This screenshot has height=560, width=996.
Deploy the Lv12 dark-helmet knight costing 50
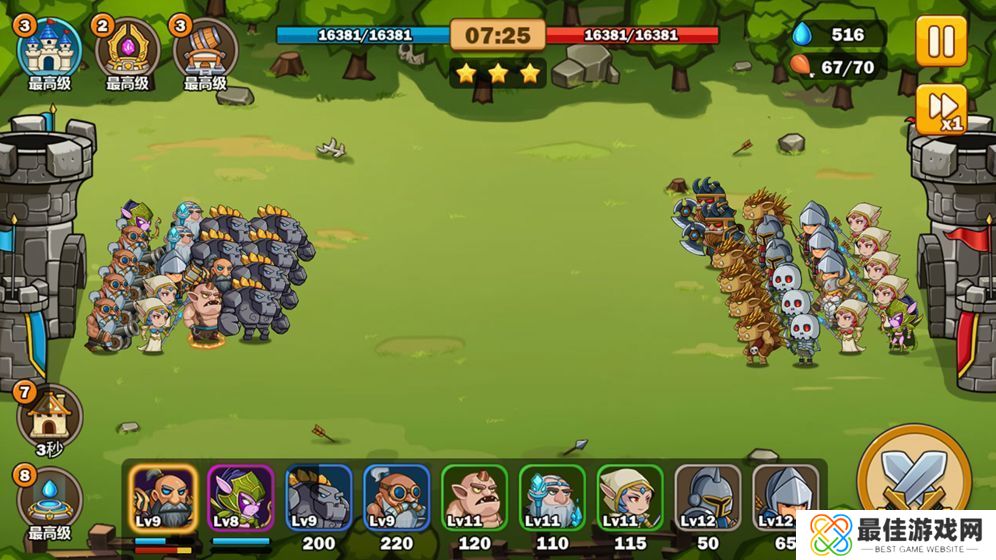(708, 497)
